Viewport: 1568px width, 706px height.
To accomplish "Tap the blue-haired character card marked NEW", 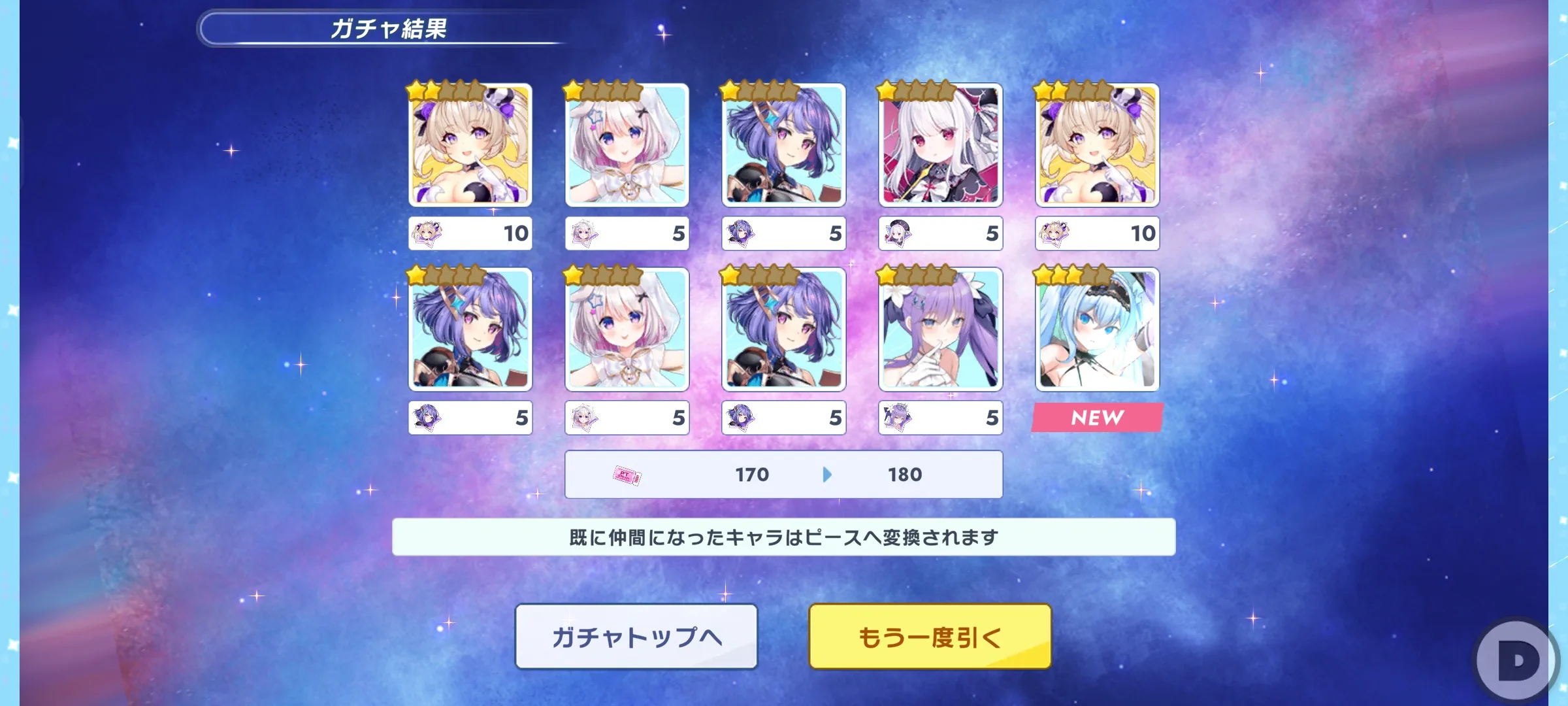I will [1097, 329].
